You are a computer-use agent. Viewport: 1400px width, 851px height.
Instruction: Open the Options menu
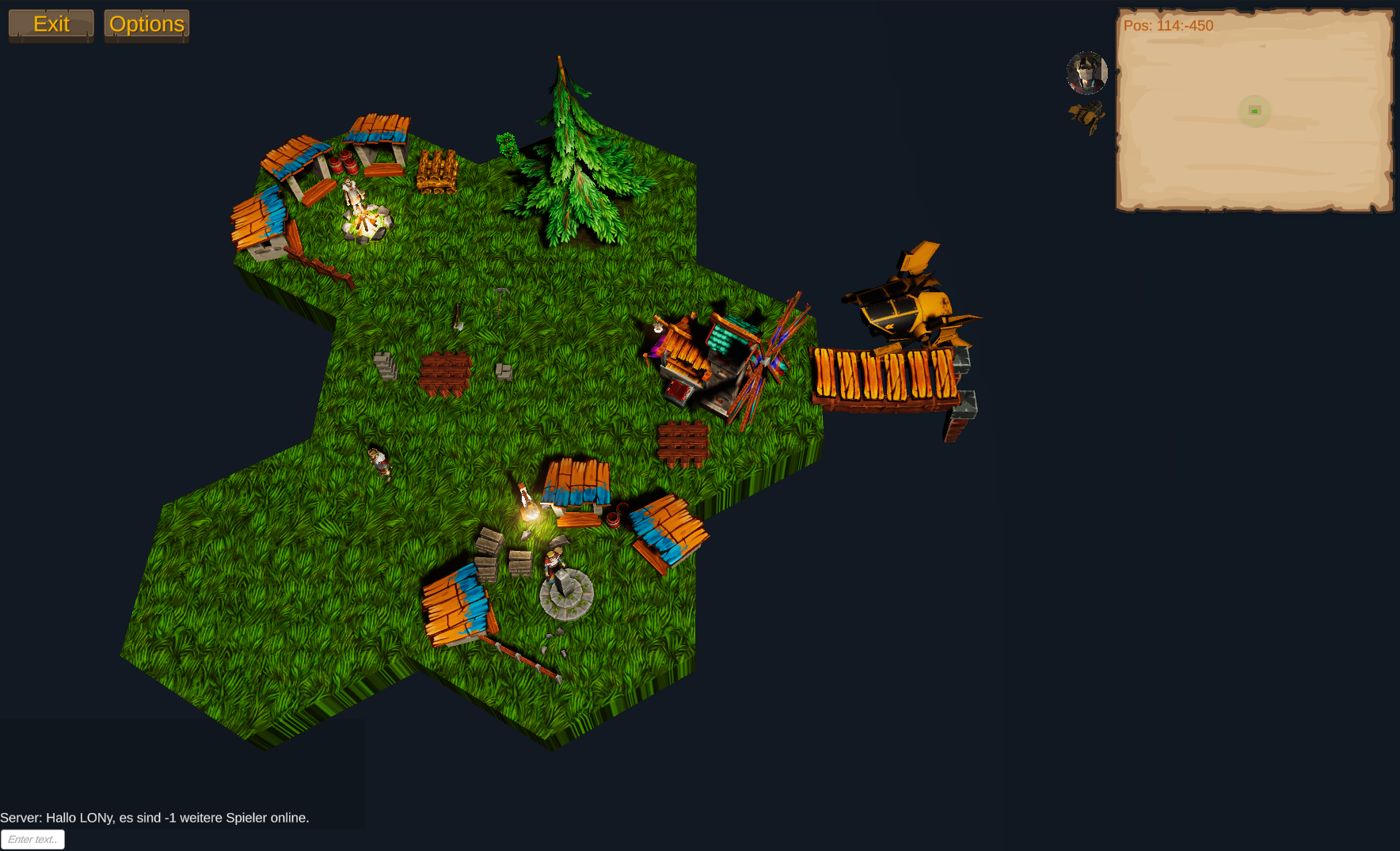[x=146, y=25]
